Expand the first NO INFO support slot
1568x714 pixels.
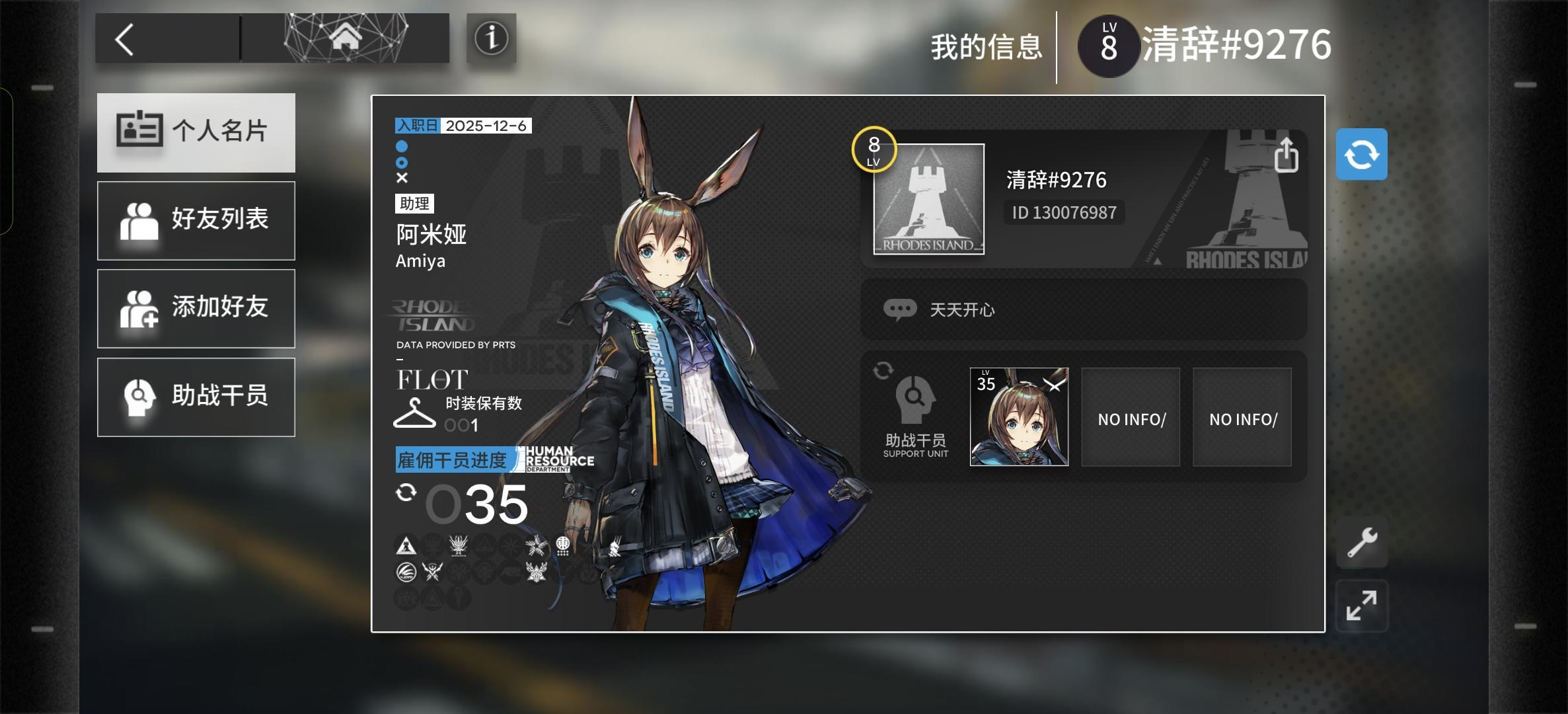[1131, 416]
